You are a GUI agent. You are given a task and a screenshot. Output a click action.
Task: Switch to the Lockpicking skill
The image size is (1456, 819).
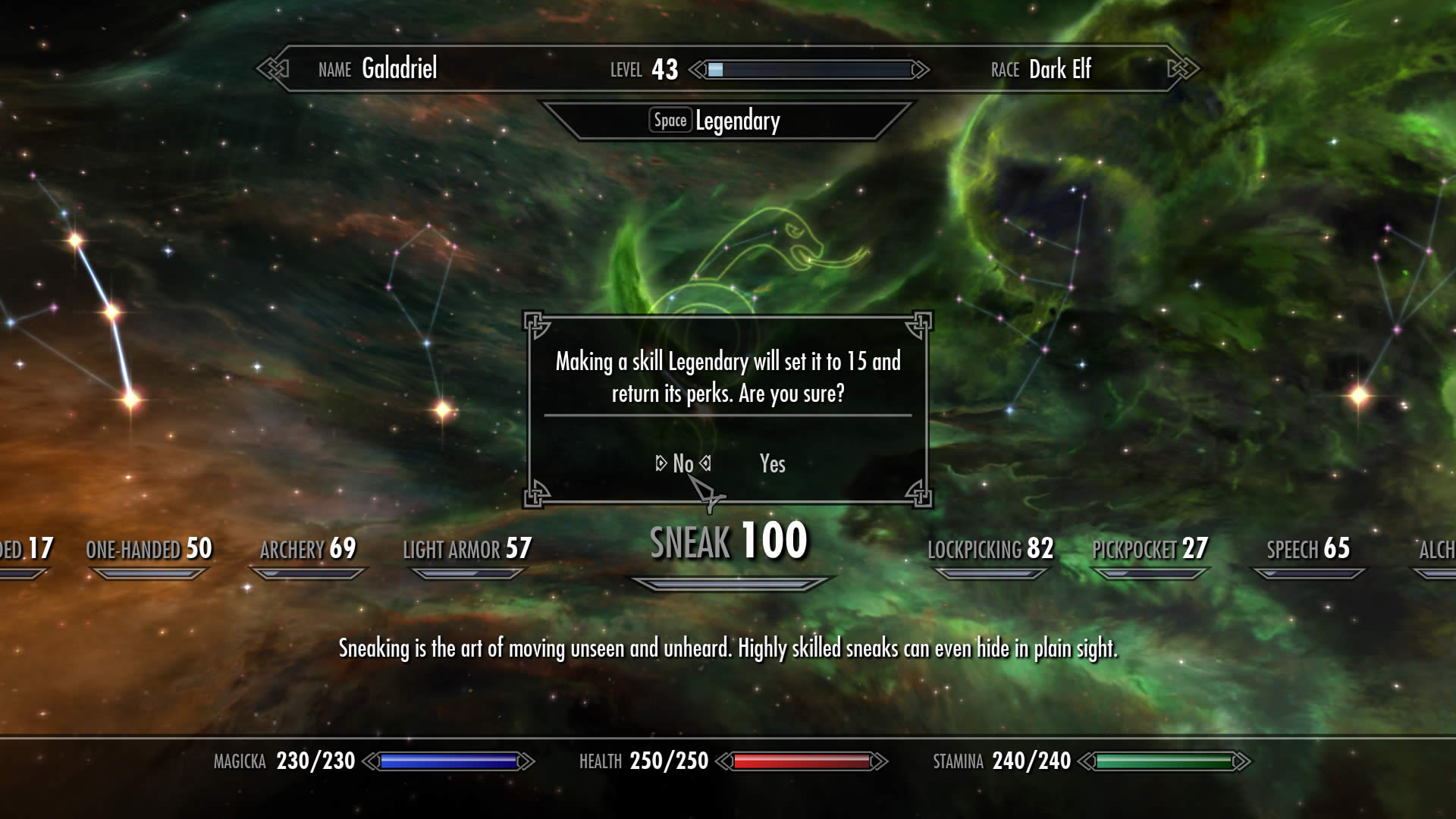coord(990,549)
